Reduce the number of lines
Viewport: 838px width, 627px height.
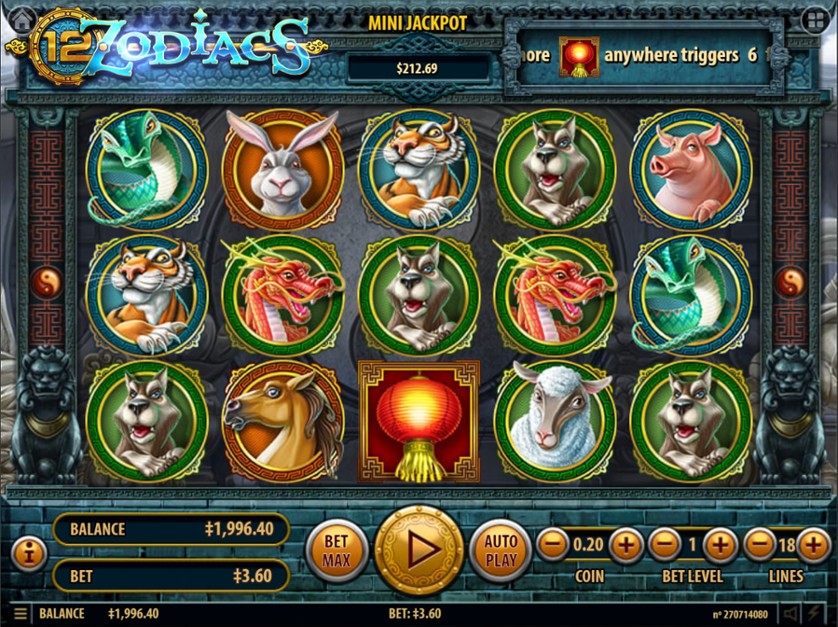coord(759,545)
